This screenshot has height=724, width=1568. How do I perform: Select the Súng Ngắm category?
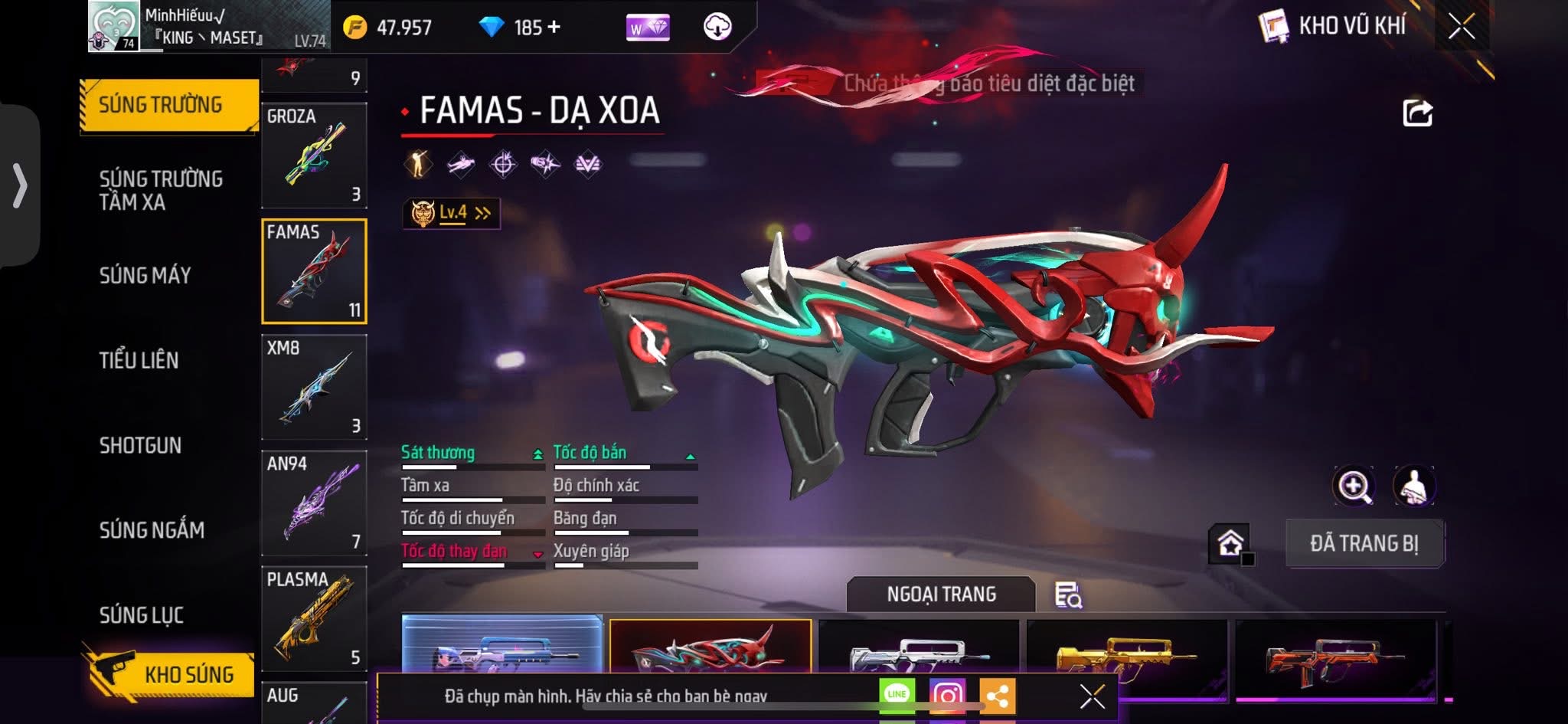[x=152, y=529]
